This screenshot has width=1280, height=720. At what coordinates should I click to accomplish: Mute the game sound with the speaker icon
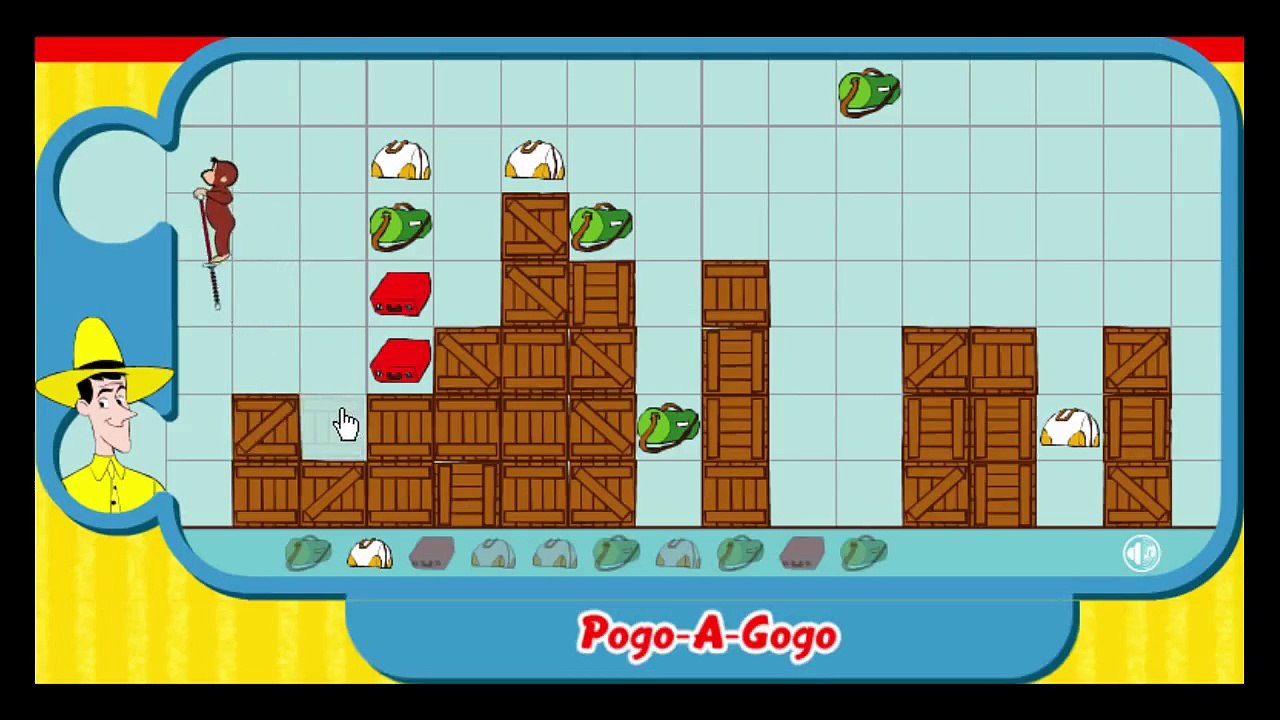1141,554
